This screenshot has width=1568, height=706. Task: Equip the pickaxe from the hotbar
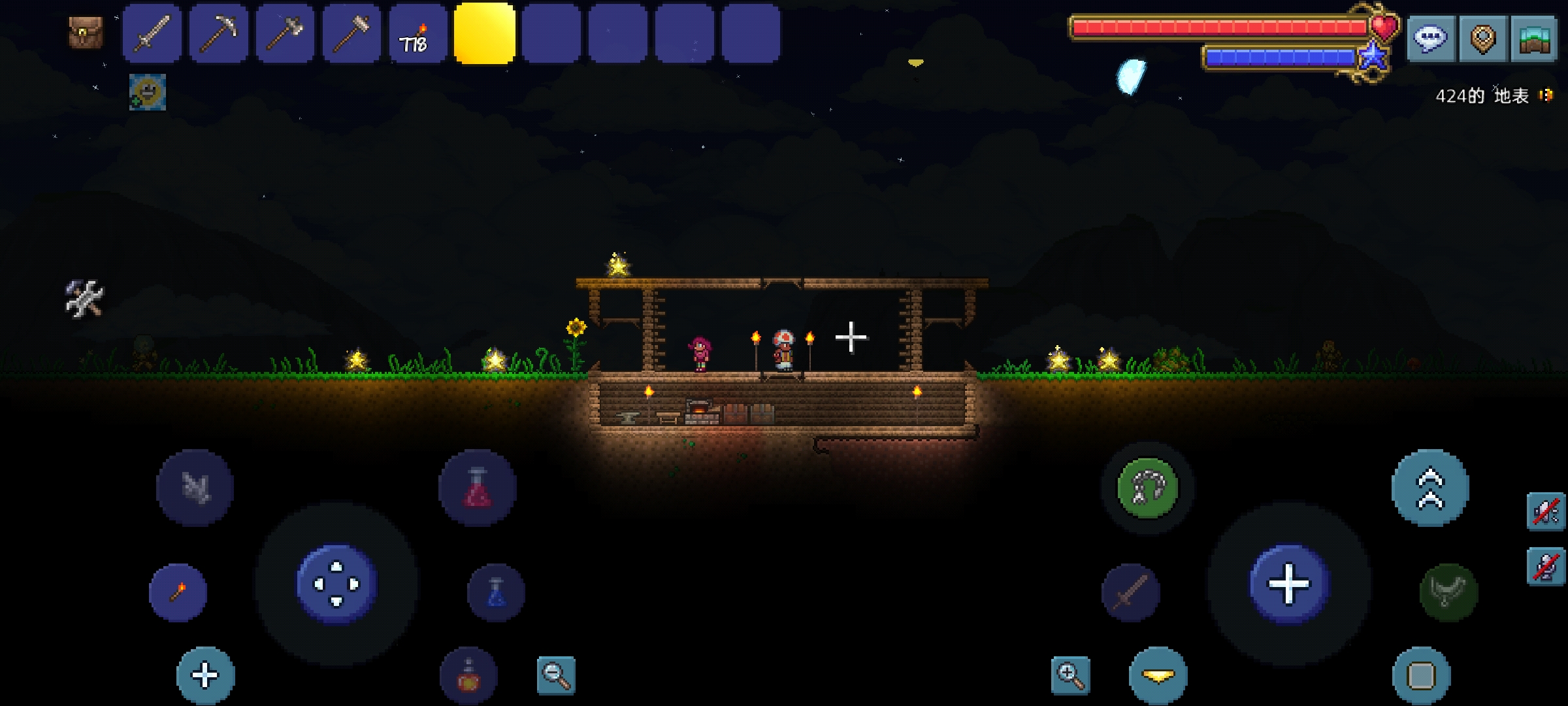point(219,33)
